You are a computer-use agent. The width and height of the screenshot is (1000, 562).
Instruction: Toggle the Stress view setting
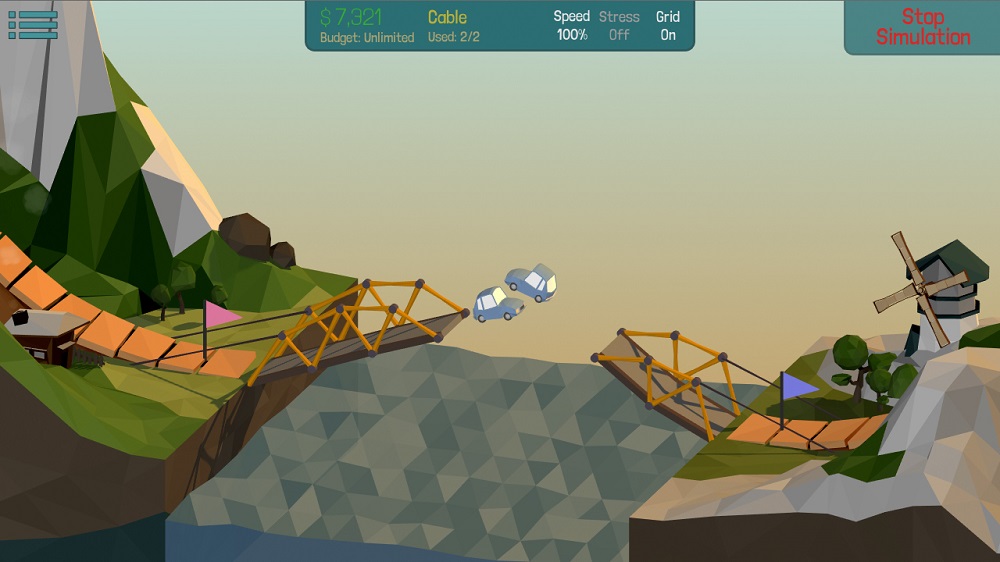pos(619,26)
